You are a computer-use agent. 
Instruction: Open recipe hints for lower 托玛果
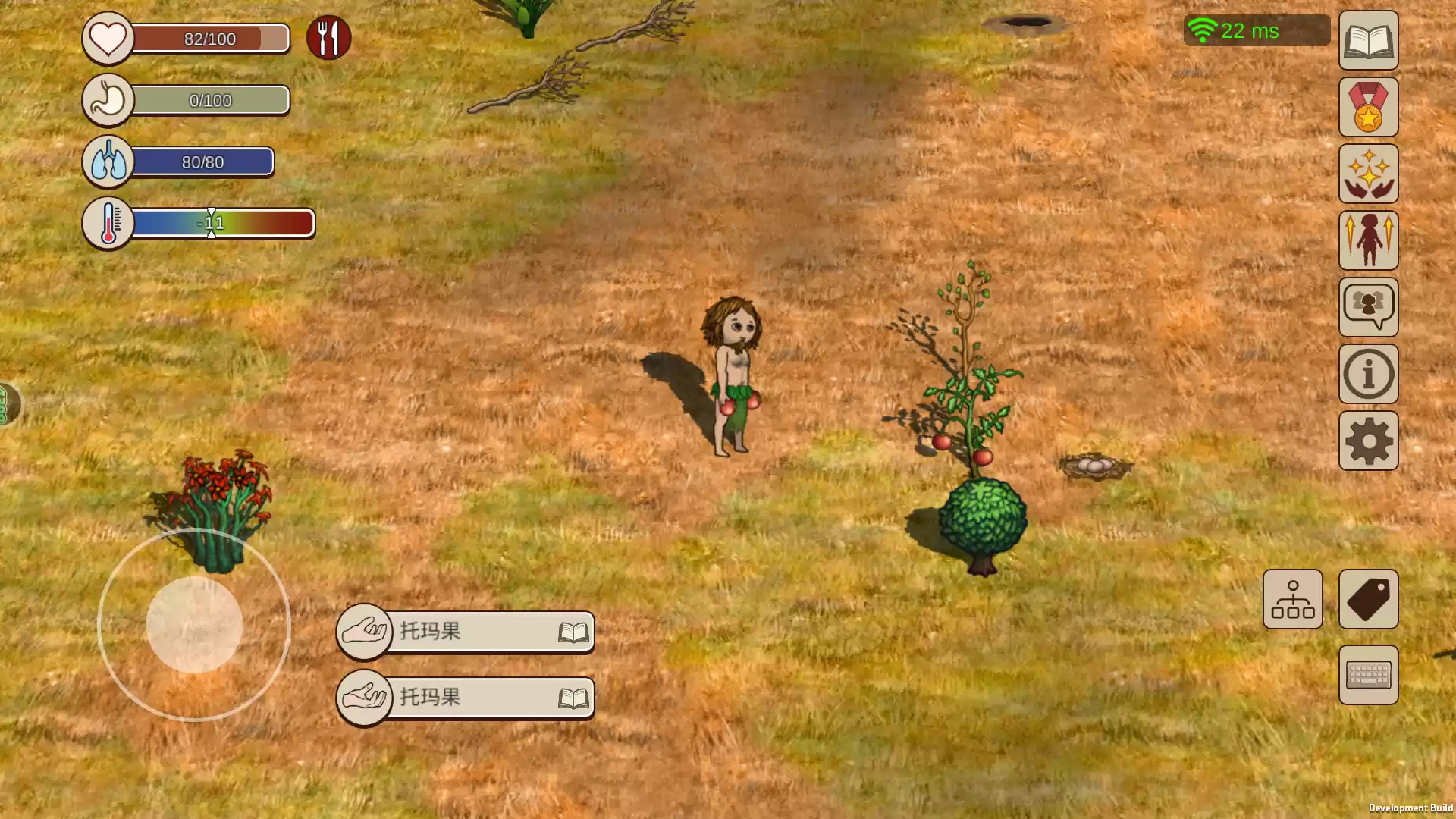[573, 698]
